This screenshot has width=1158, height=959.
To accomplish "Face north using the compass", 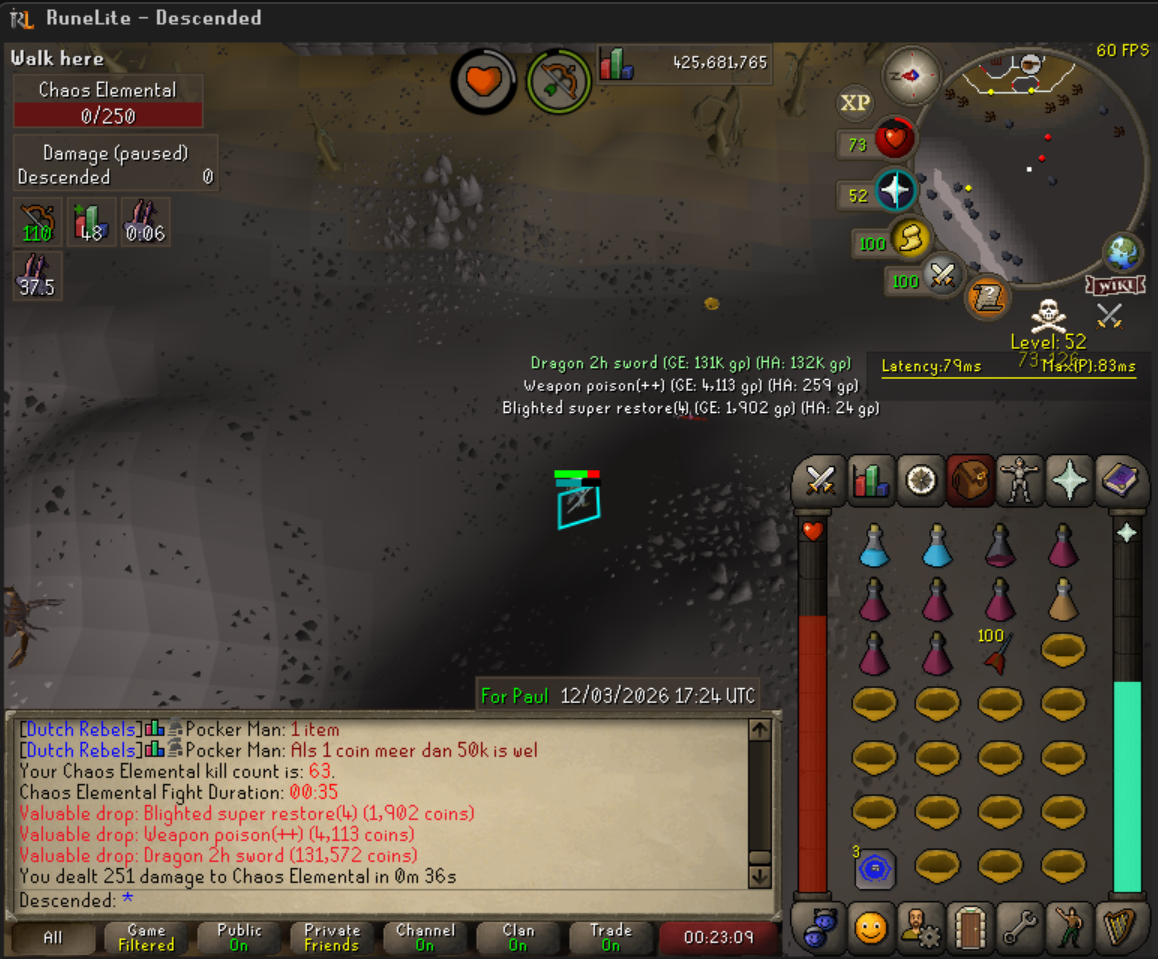I will 911,76.
